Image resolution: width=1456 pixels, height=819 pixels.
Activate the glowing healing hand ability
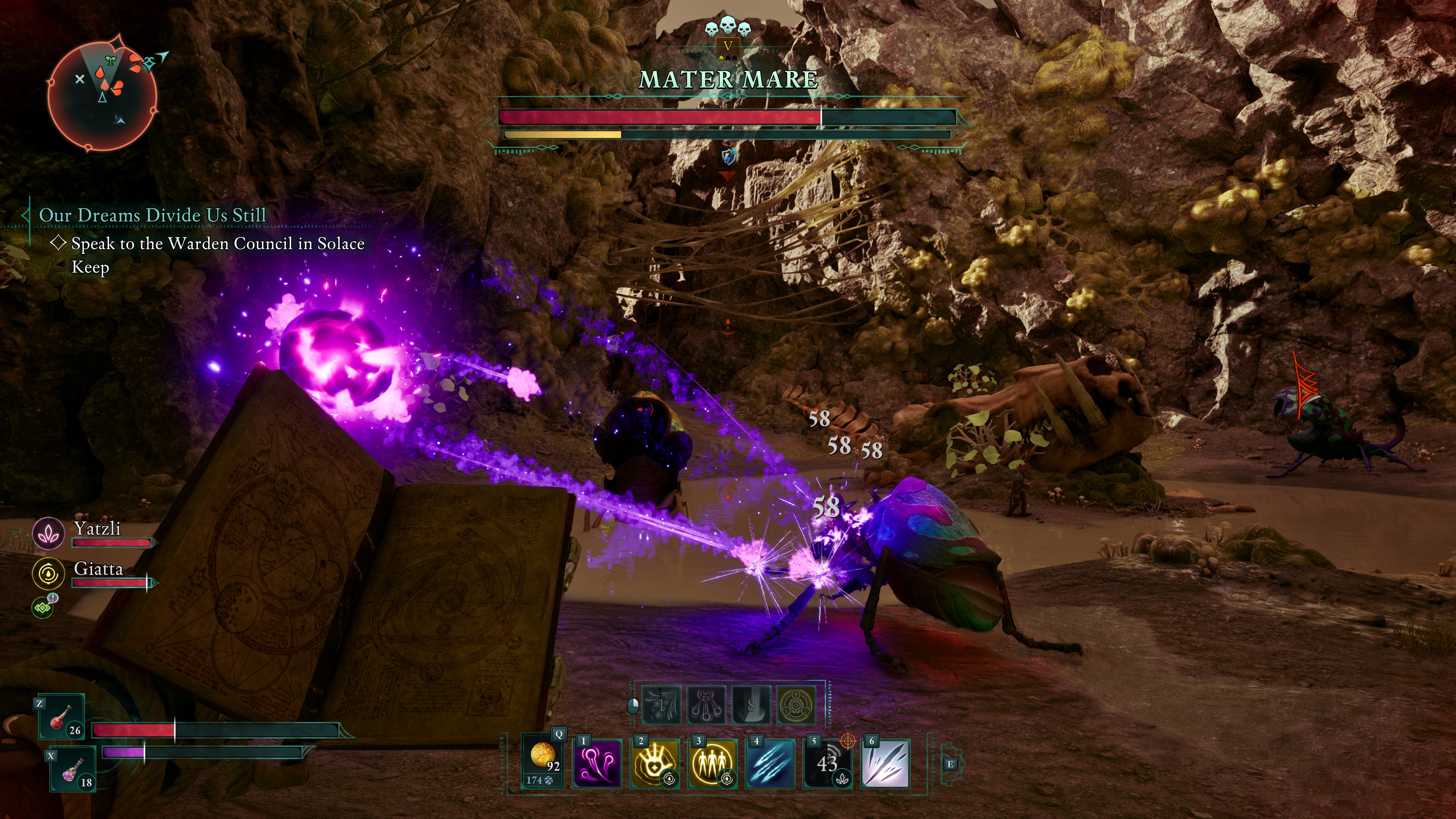[655, 763]
